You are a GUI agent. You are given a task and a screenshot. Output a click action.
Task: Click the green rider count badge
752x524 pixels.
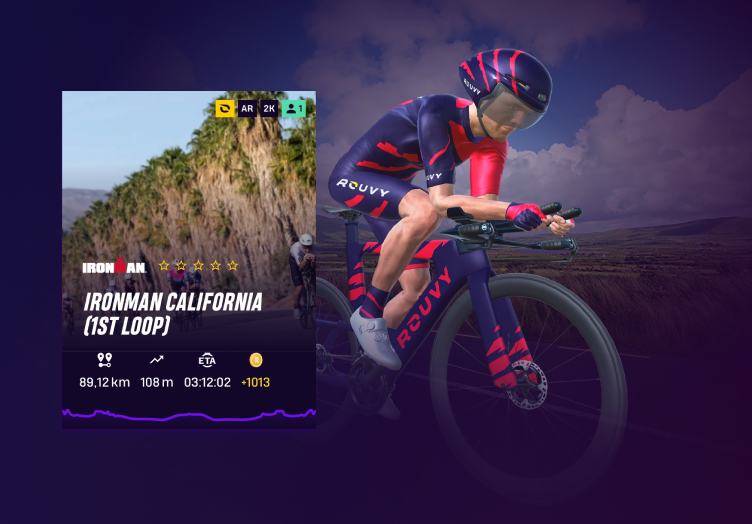(293, 108)
